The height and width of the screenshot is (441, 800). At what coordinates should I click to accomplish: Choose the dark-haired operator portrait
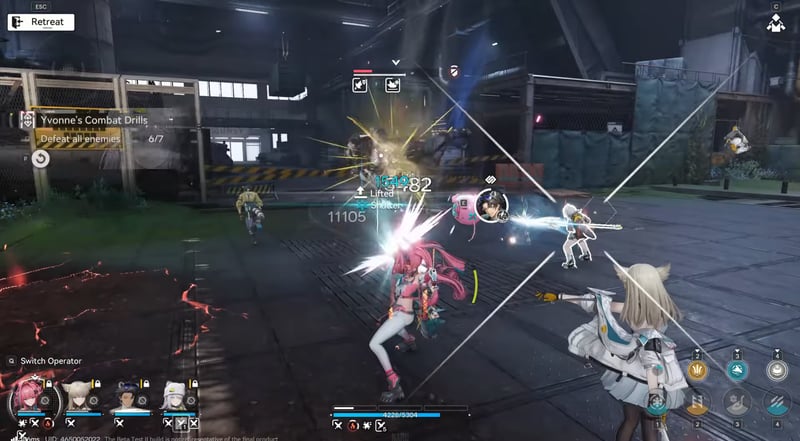(130, 397)
